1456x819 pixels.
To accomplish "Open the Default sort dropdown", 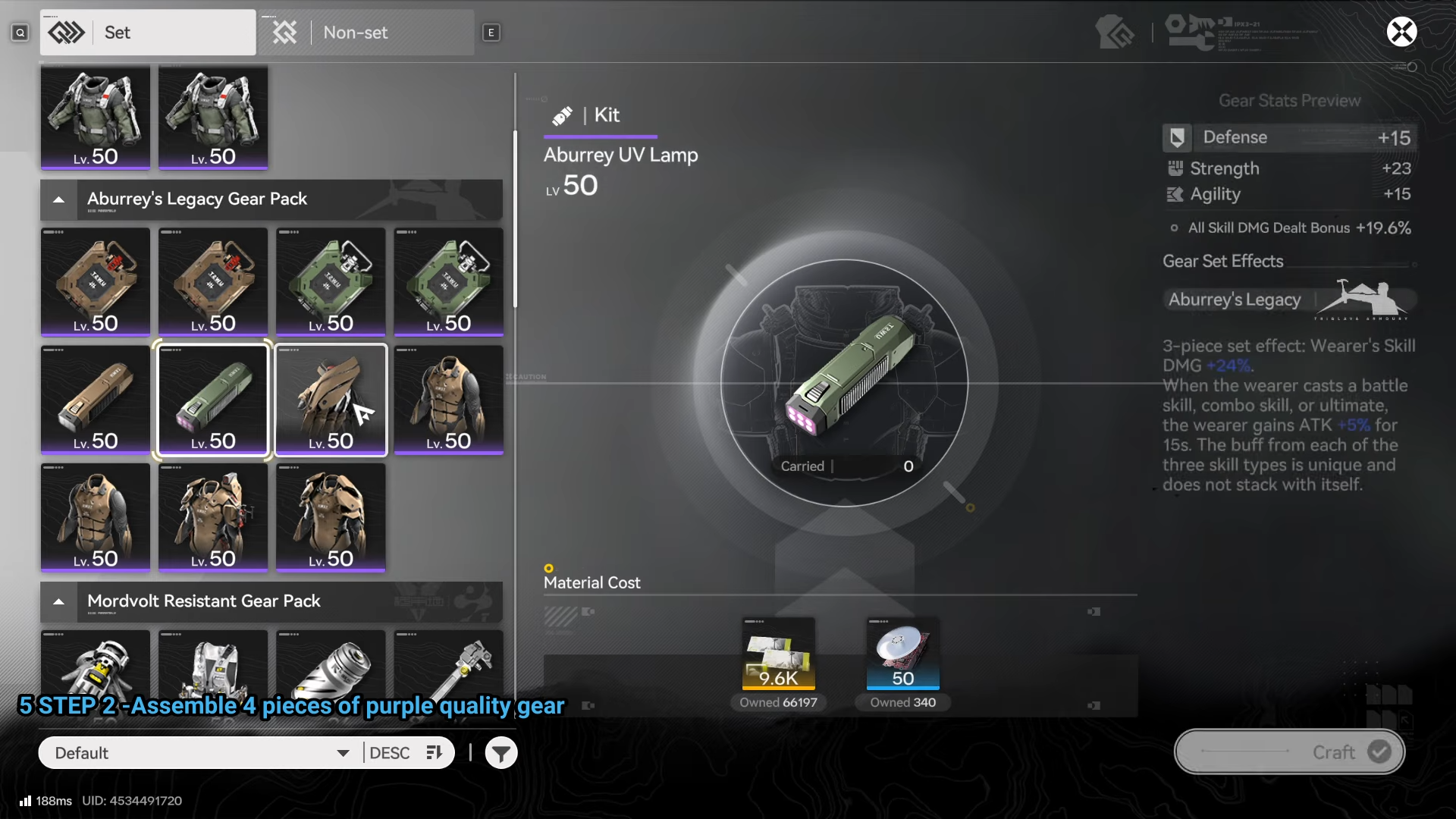I will (201, 753).
